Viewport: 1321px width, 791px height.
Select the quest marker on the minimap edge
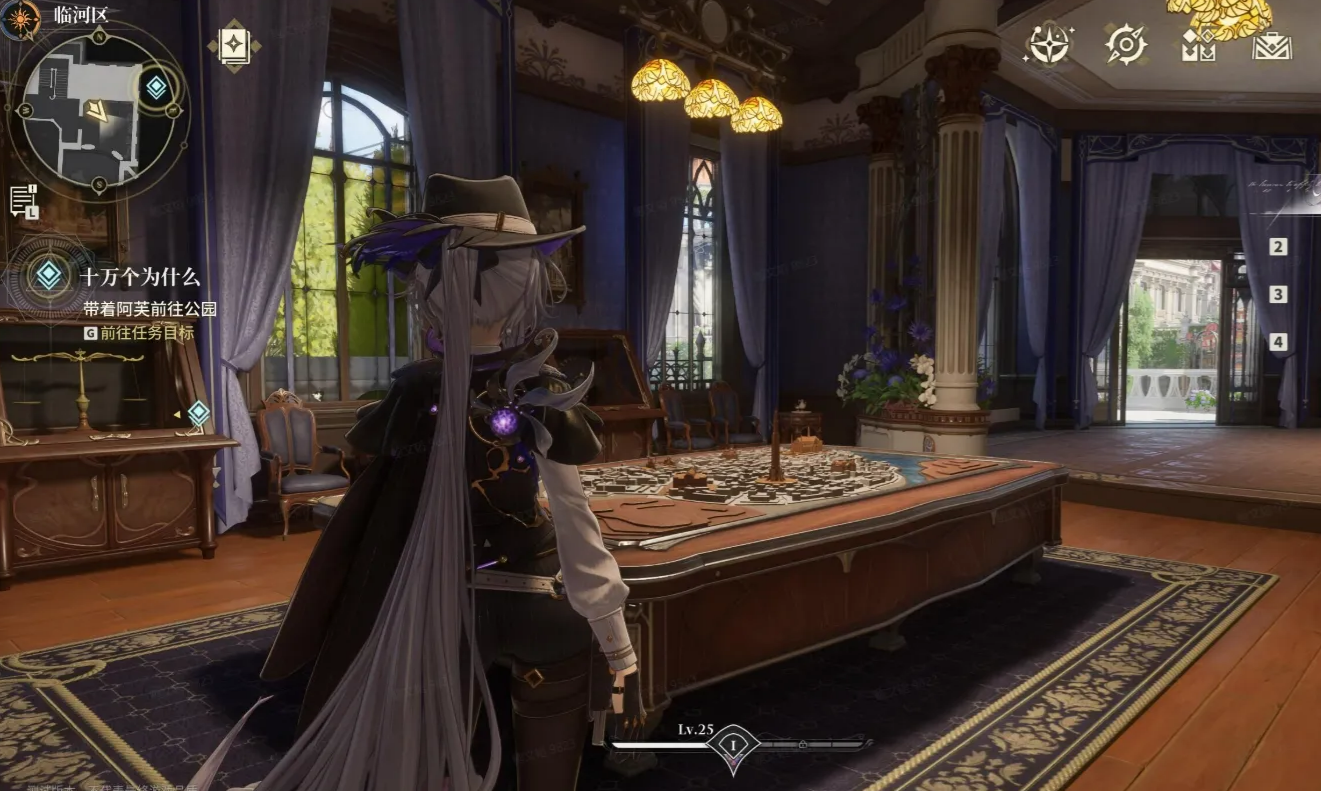[x=156, y=87]
